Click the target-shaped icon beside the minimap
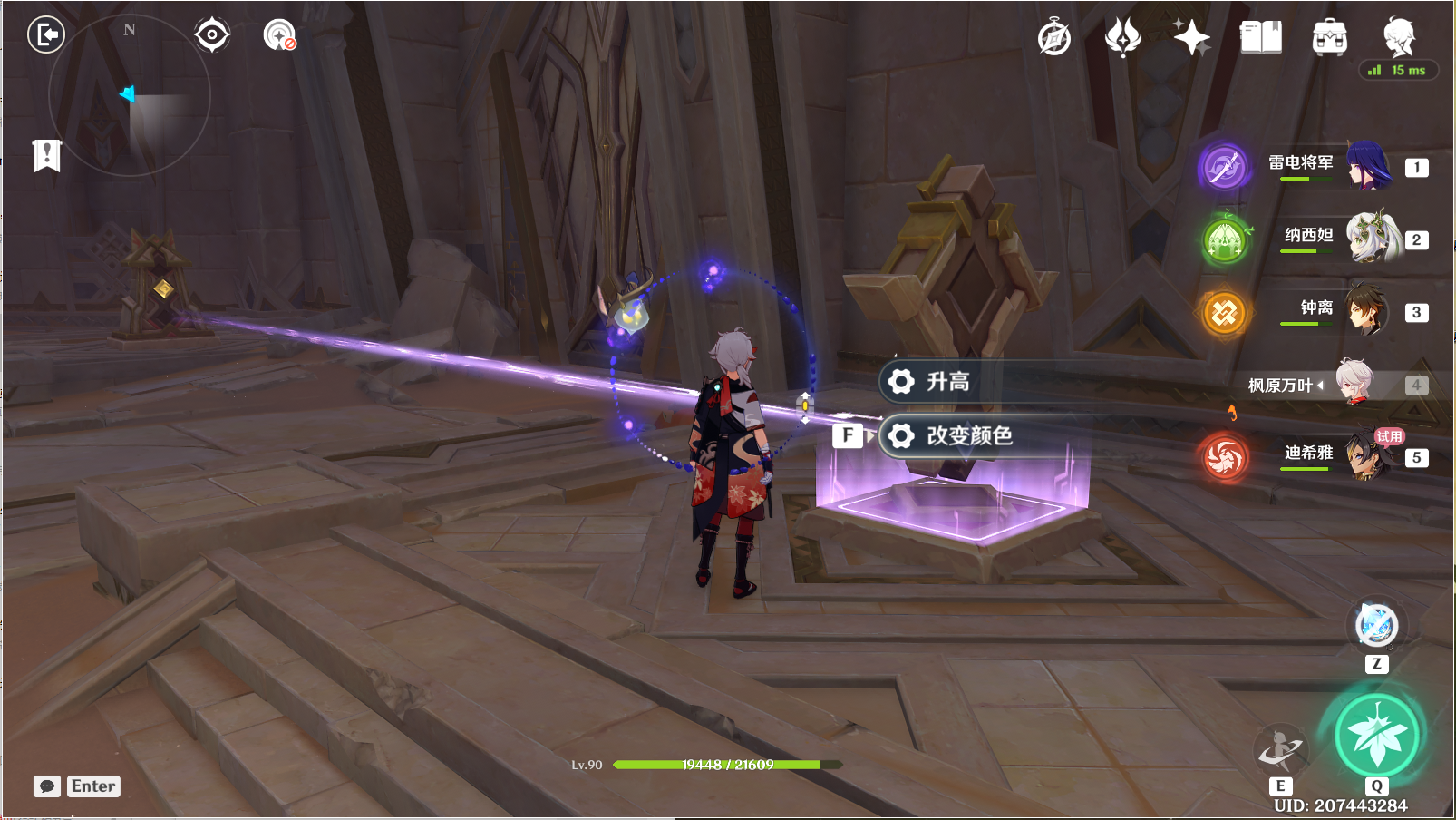This screenshot has height=820, width=1456. click(212, 35)
